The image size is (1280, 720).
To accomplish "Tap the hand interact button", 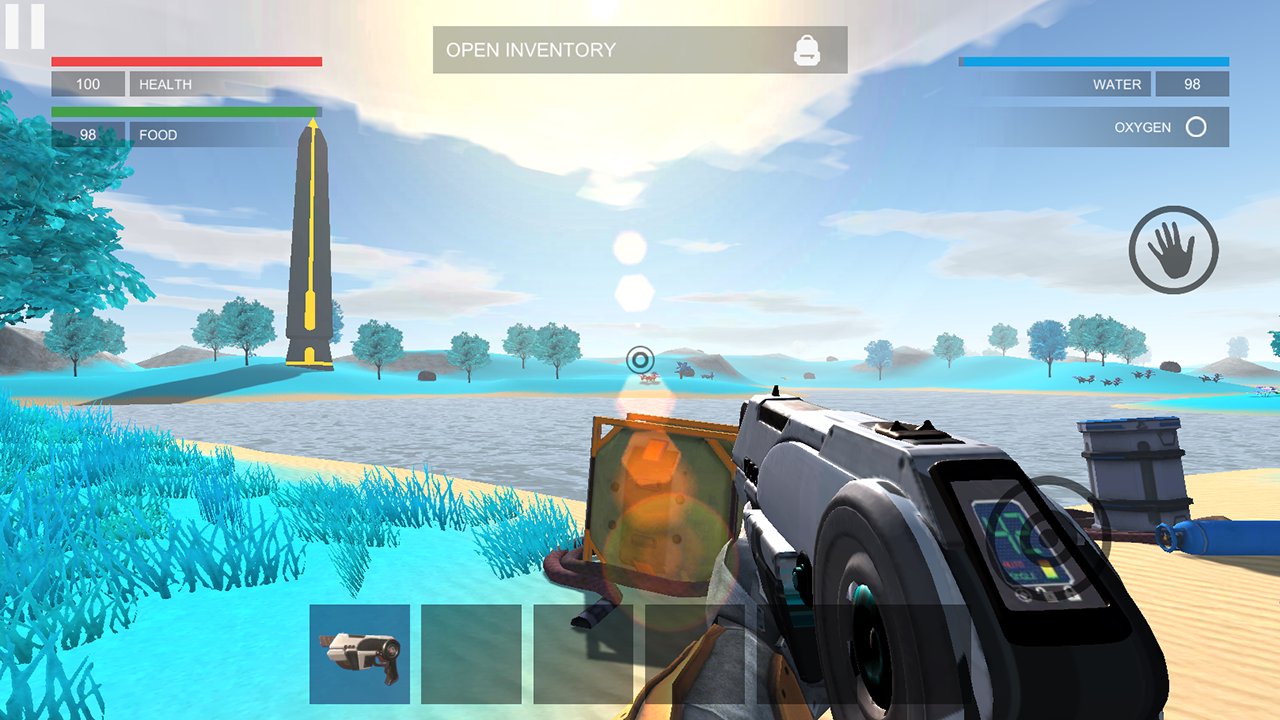I will [x=1173, y=250].
